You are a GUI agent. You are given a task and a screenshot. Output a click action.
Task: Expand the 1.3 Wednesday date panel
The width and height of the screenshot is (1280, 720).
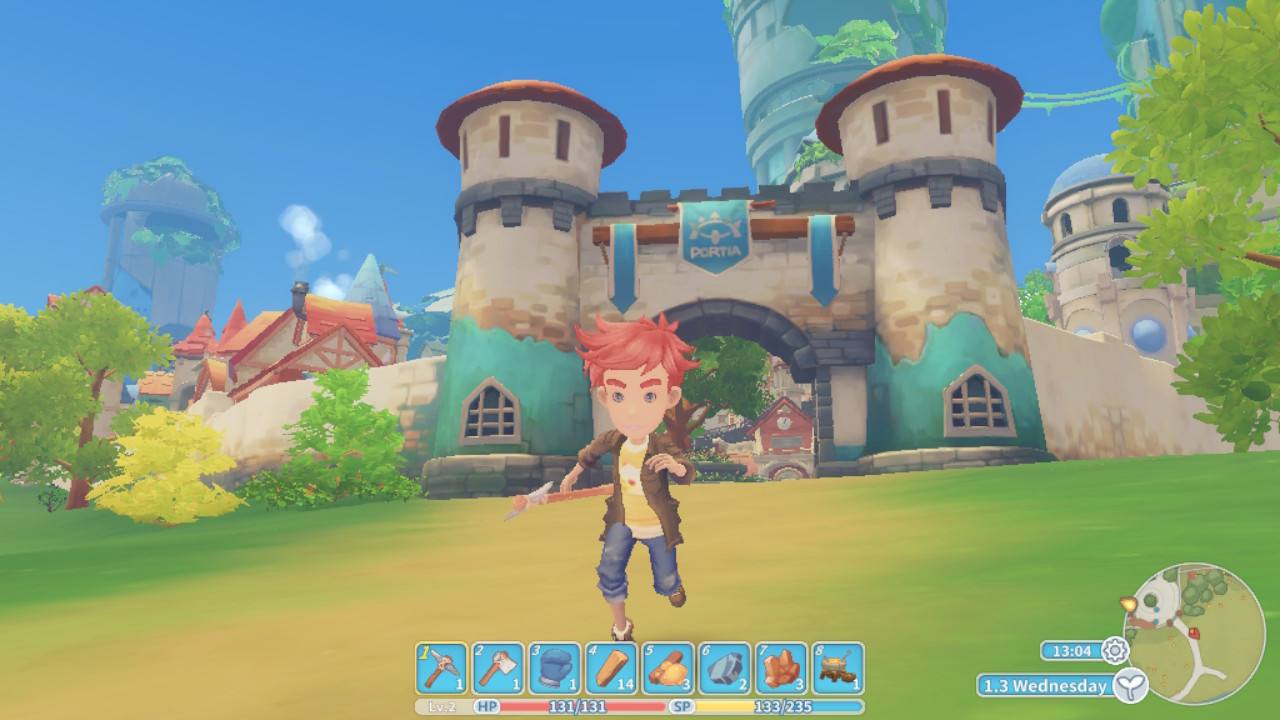click(1046, 687)
